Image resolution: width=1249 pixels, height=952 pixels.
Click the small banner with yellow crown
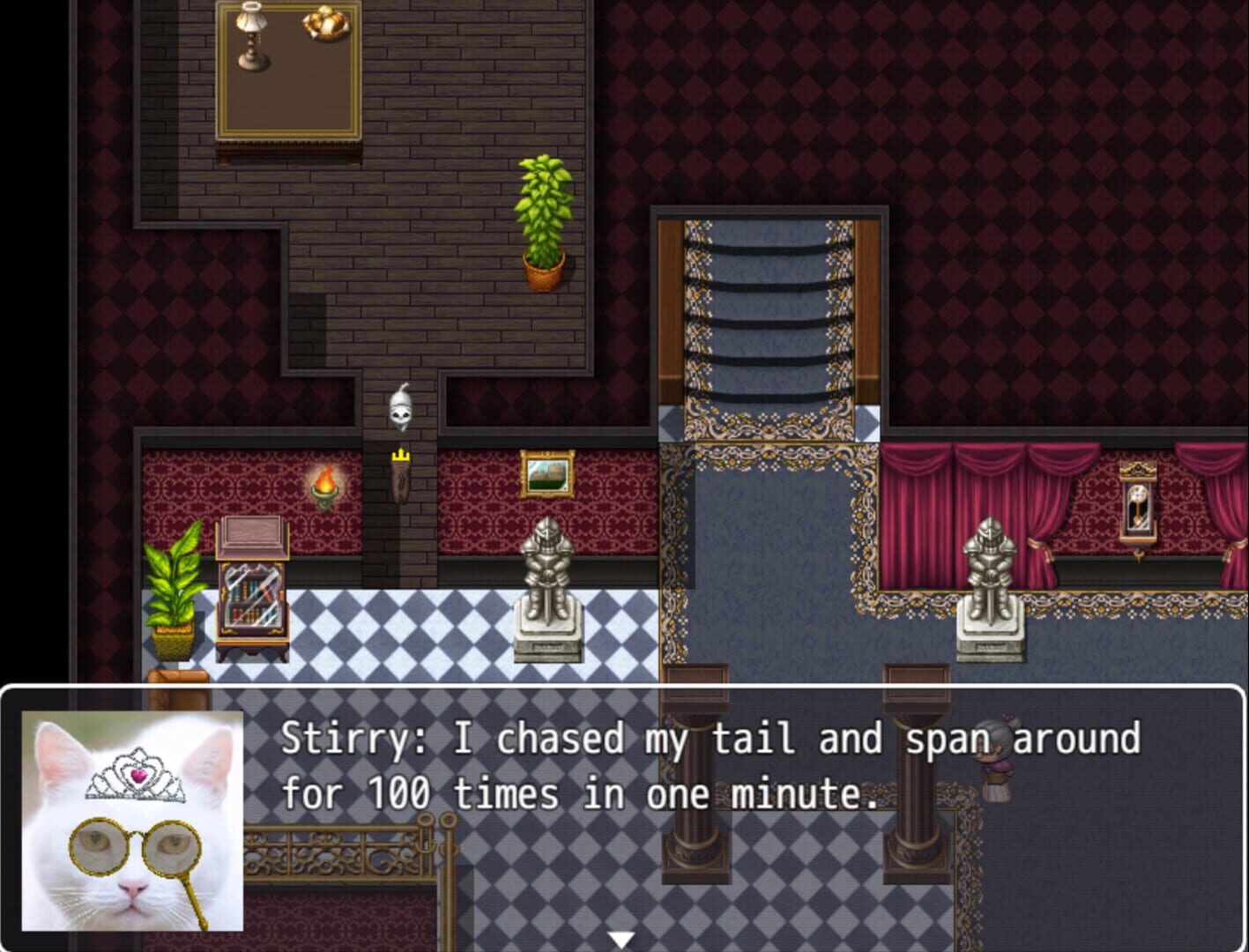point(402,476)
